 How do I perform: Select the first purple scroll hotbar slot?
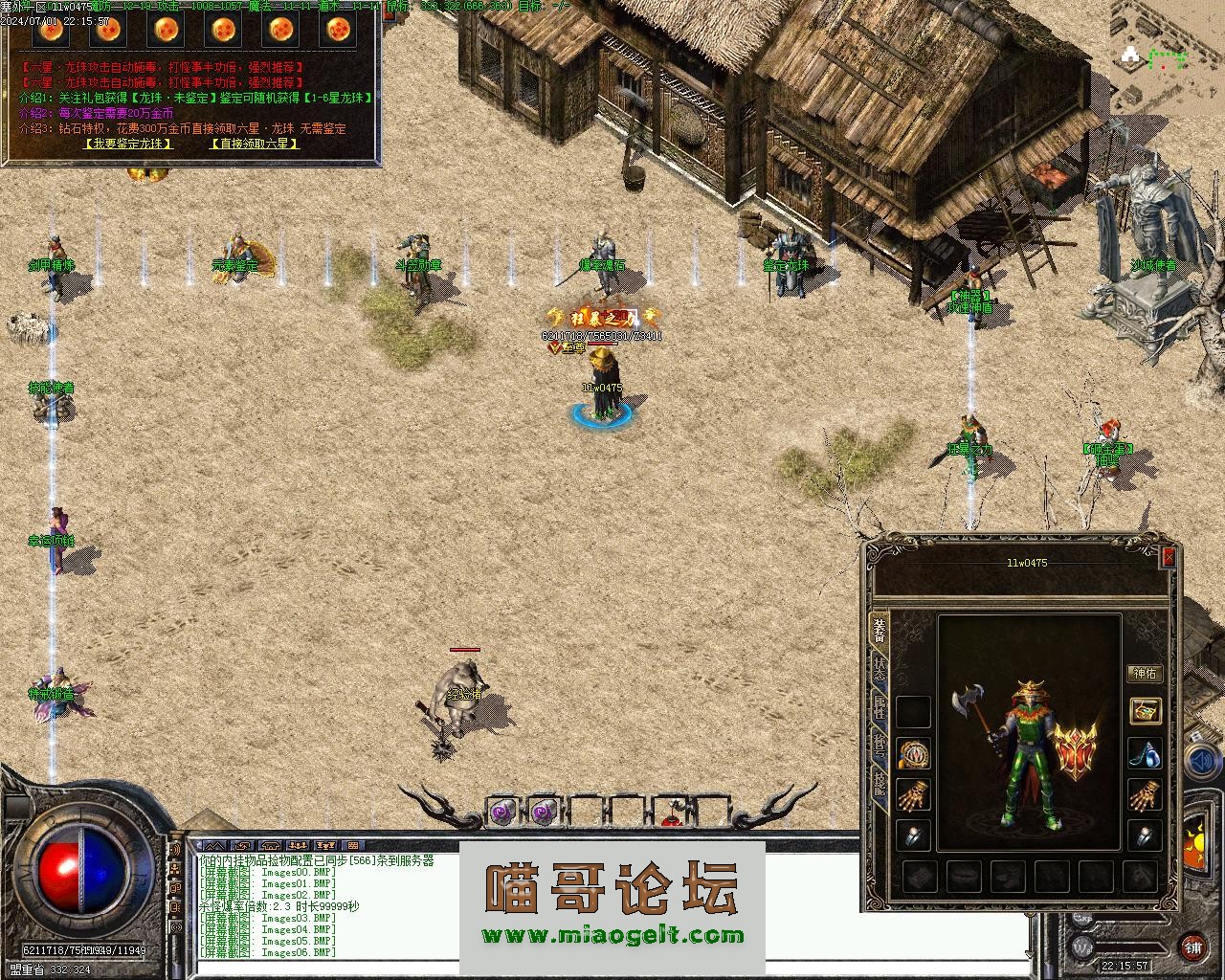[x=501, y=813]
